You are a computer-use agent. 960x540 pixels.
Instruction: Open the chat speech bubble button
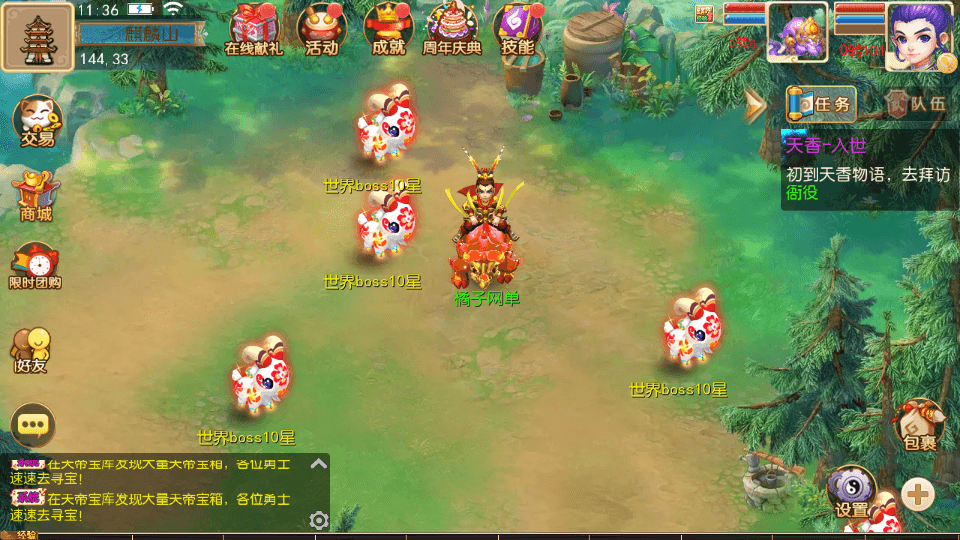tap(33, 425)
